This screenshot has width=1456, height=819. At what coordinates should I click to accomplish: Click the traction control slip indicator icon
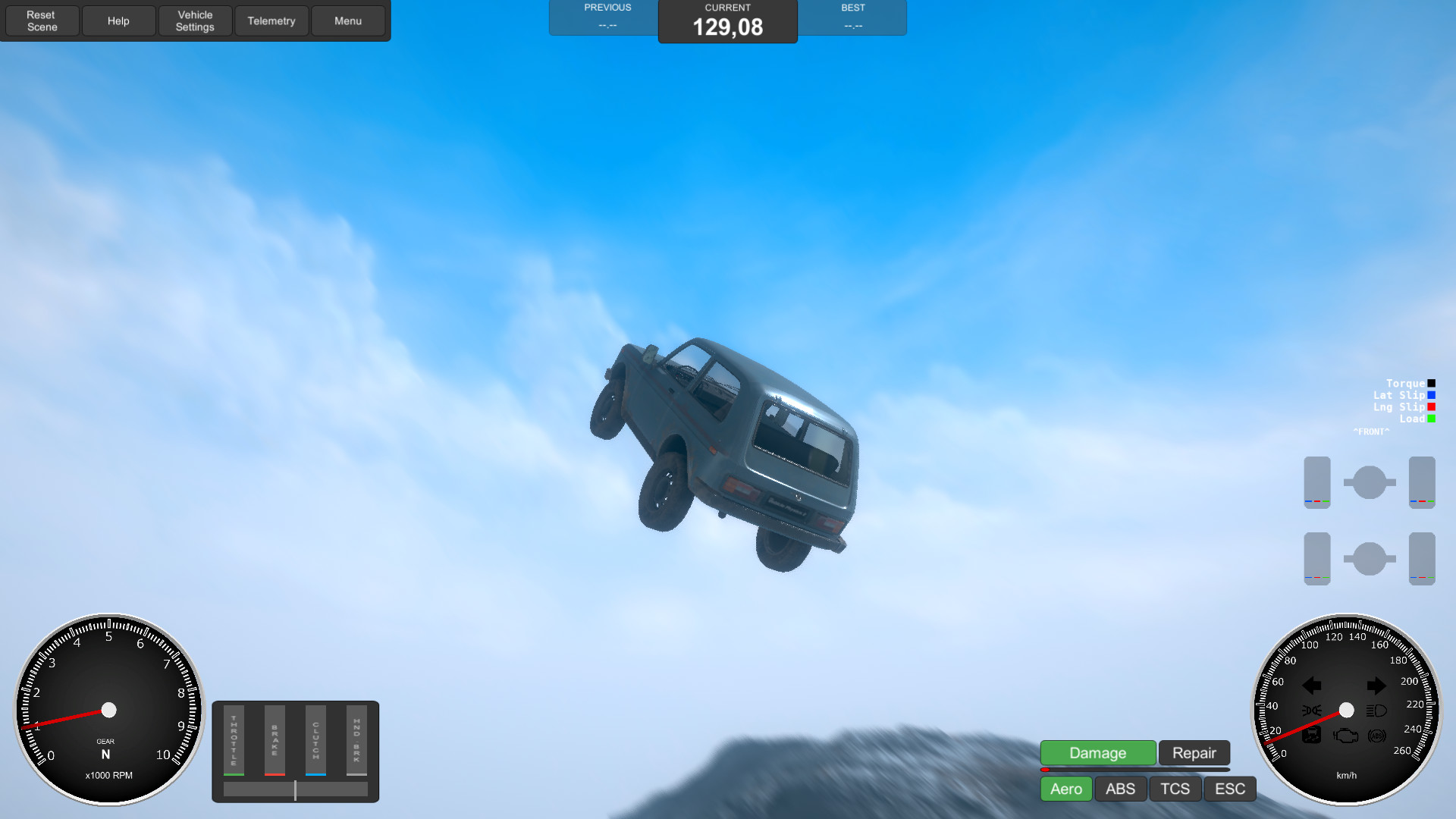(1312, 736)
